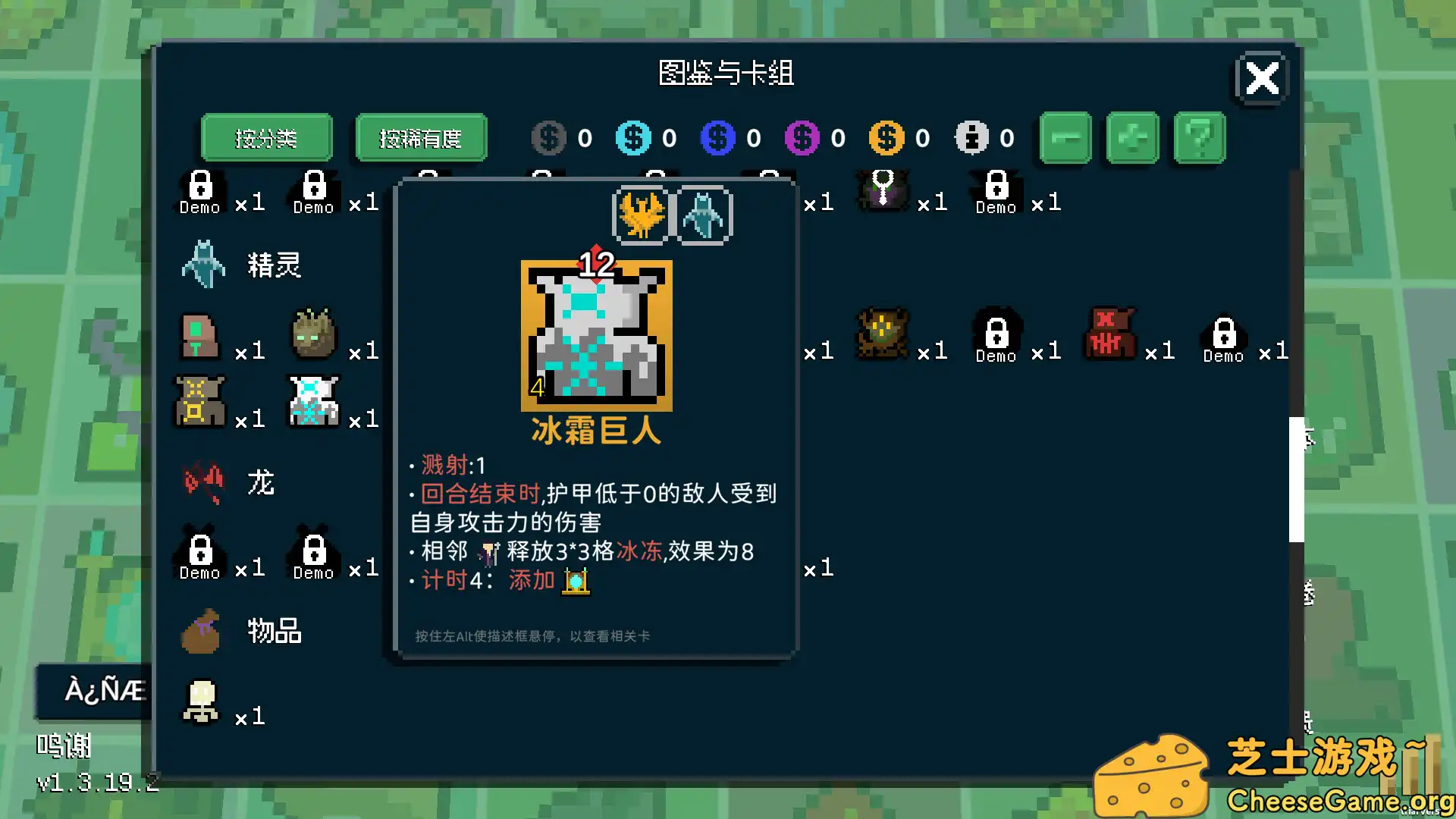Click the phoenix icon atop the Frost Giant card

coord(641,215)
